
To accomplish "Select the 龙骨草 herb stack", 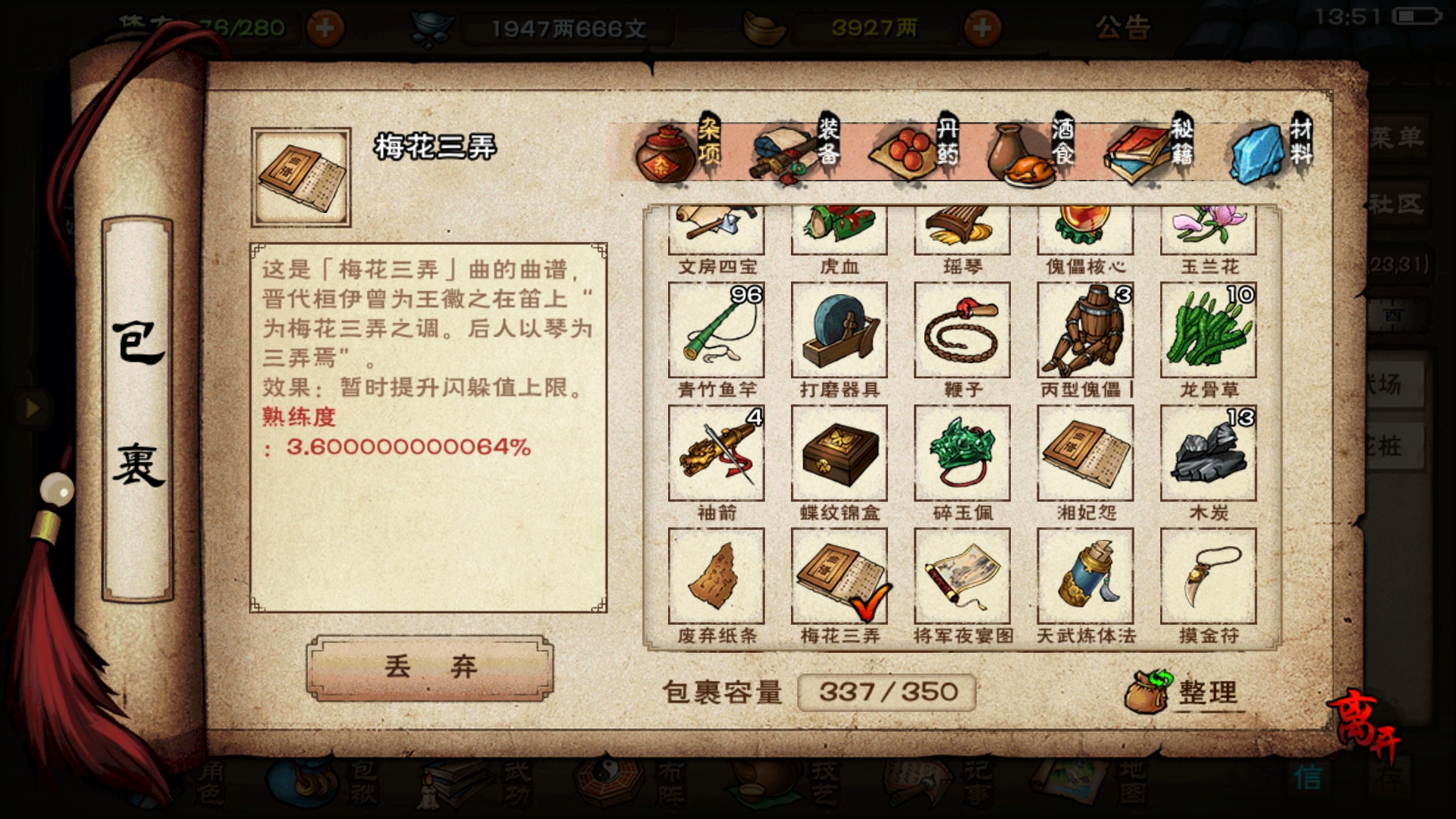I will pyautogui.click(x=1208, y=331).
